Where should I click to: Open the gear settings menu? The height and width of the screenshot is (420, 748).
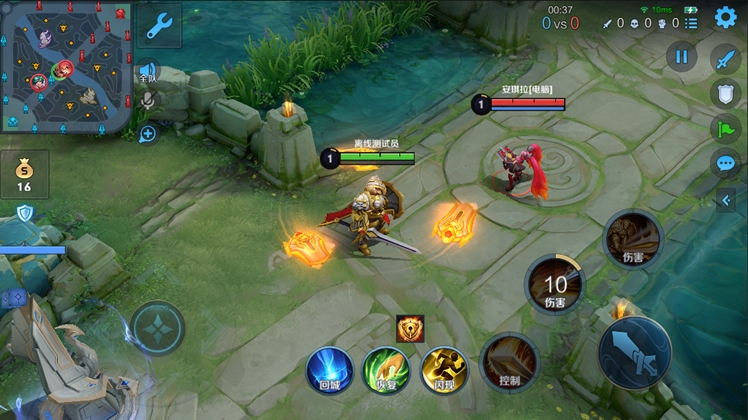tap(724, 18)
